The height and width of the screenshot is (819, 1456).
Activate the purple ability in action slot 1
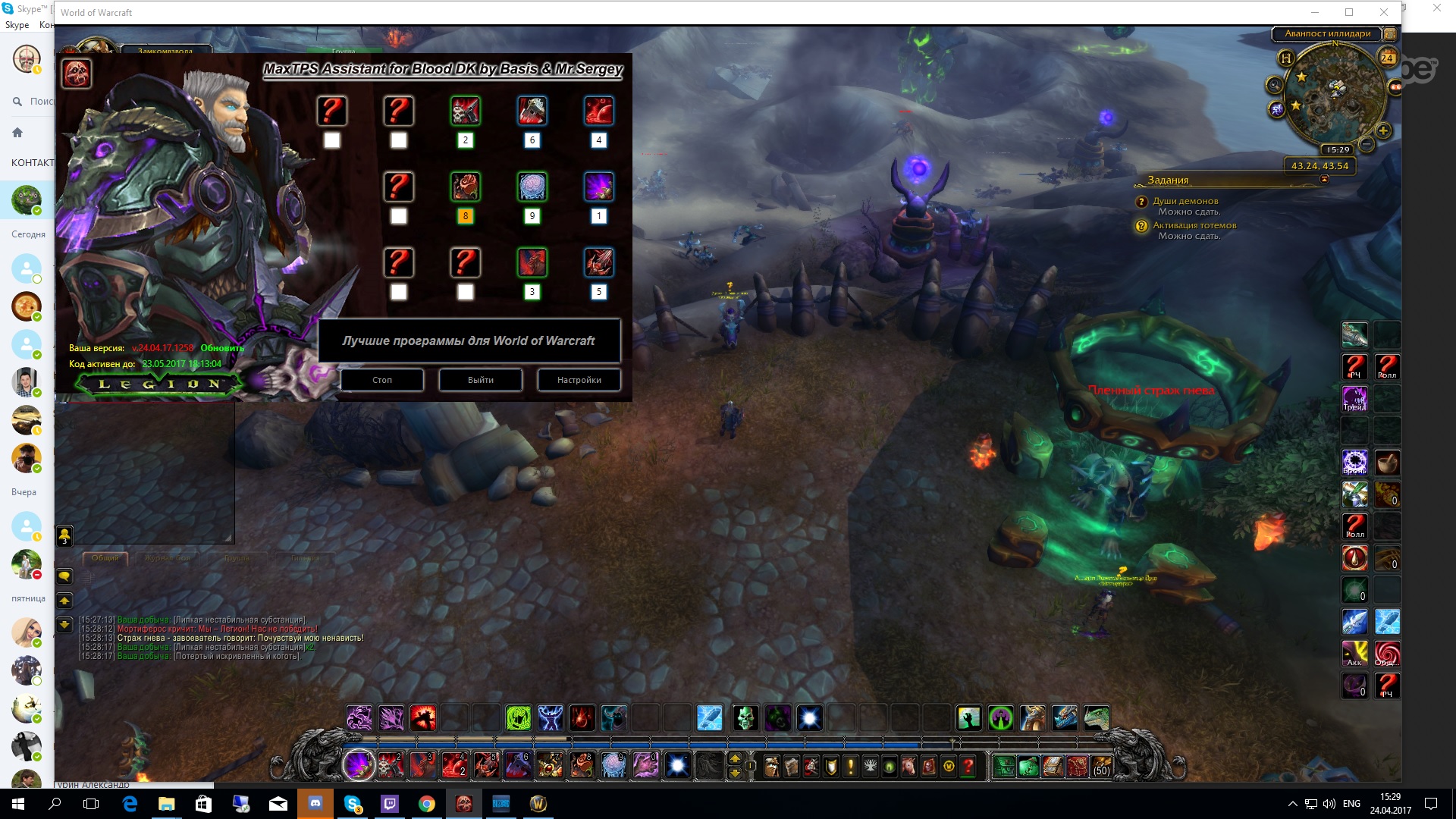click(359, 766)
